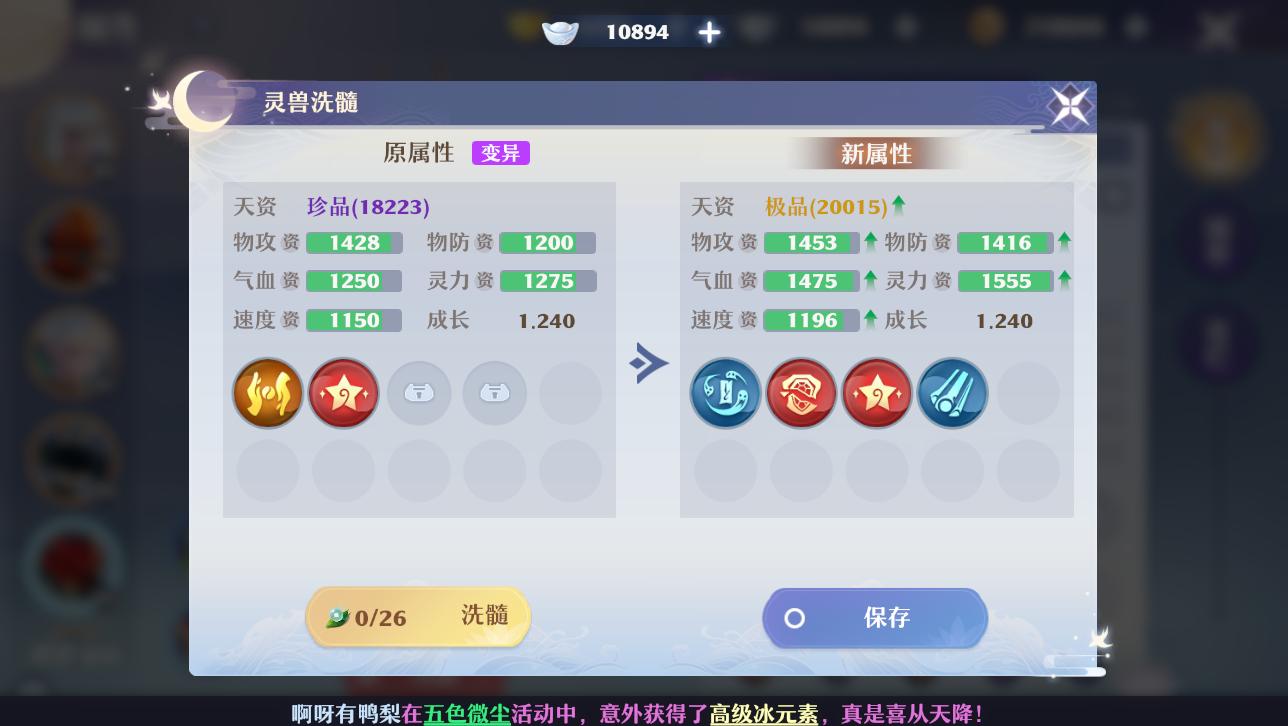Image resolution: width=1288 pixels, height=726 pixels.
Task: Click the blue arrow between attribute panels
Action: click(649, 363)
